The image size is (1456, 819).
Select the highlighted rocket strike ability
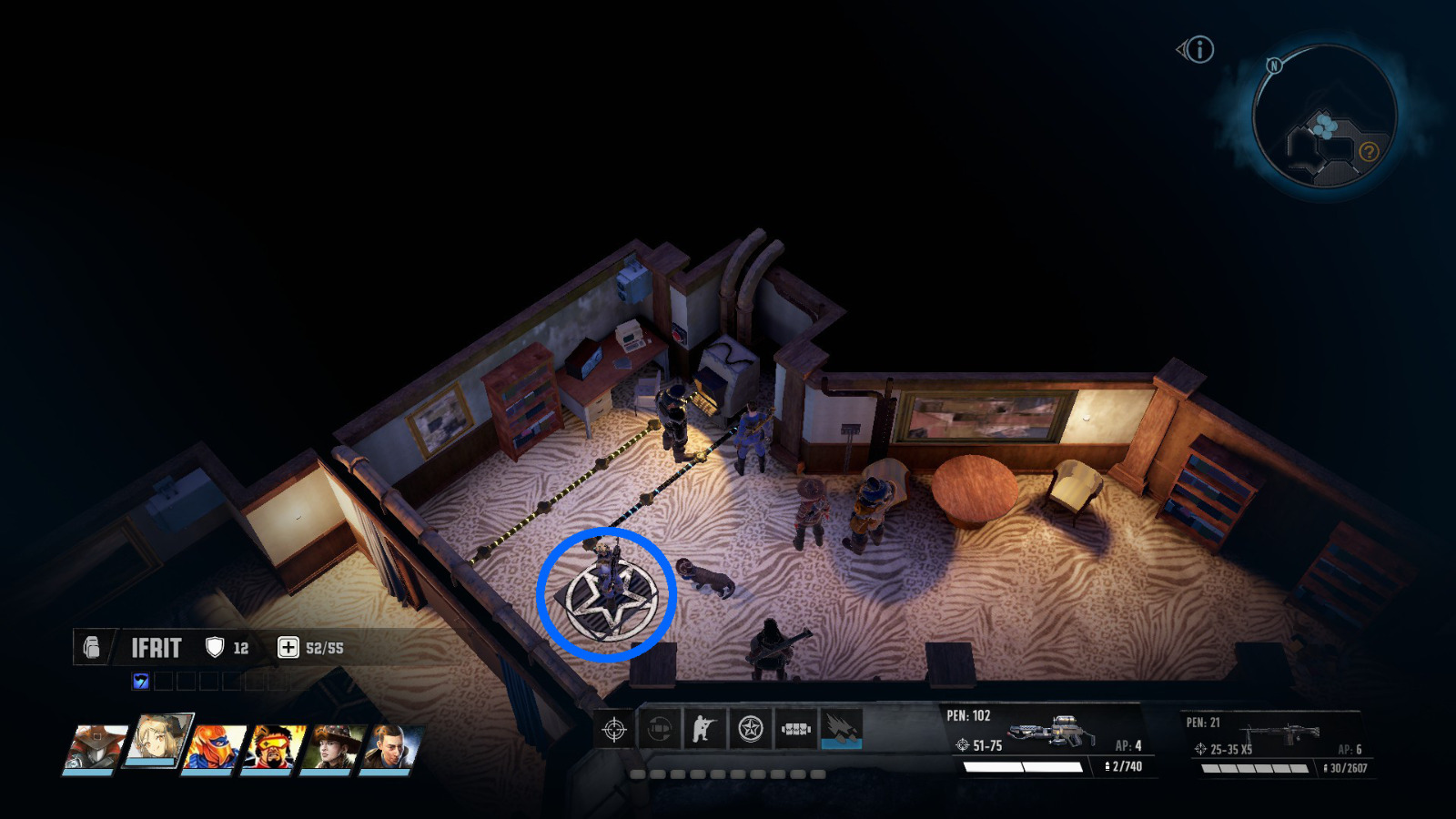(x=842, y=731)
